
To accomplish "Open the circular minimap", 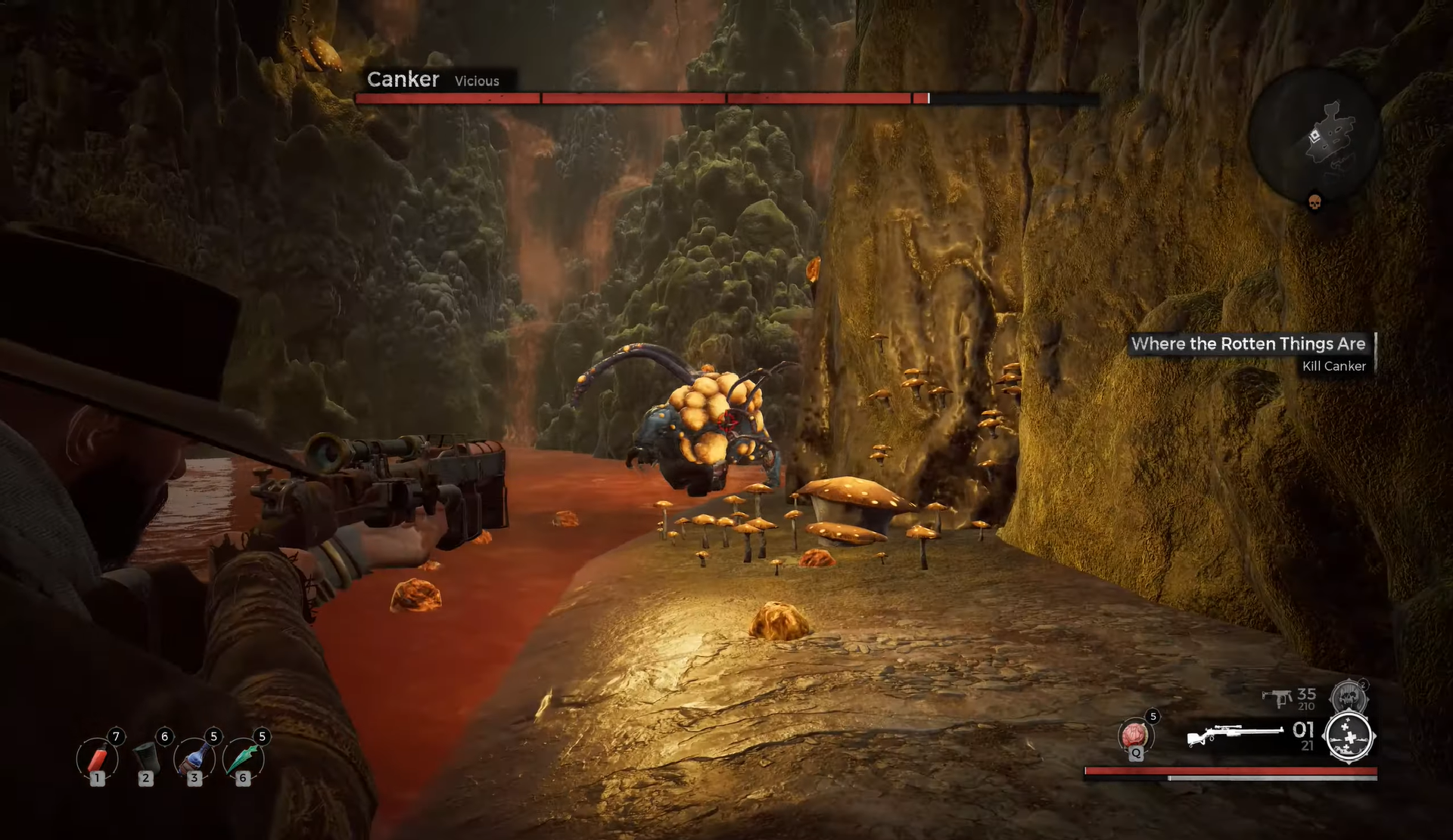I will tap(1315, 134).
